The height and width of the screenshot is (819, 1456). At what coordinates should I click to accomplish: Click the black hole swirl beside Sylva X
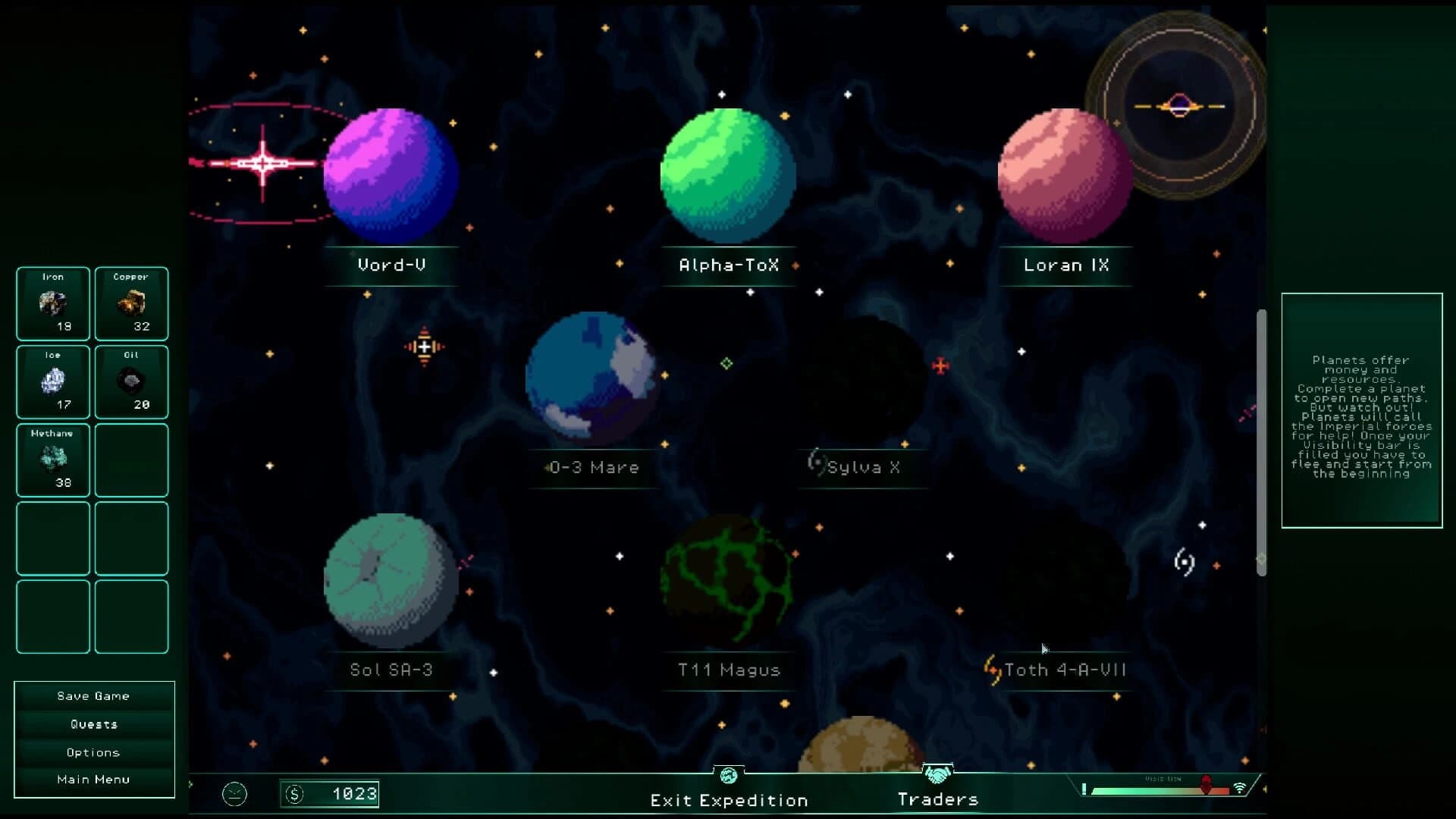click(x=817, y=464)
